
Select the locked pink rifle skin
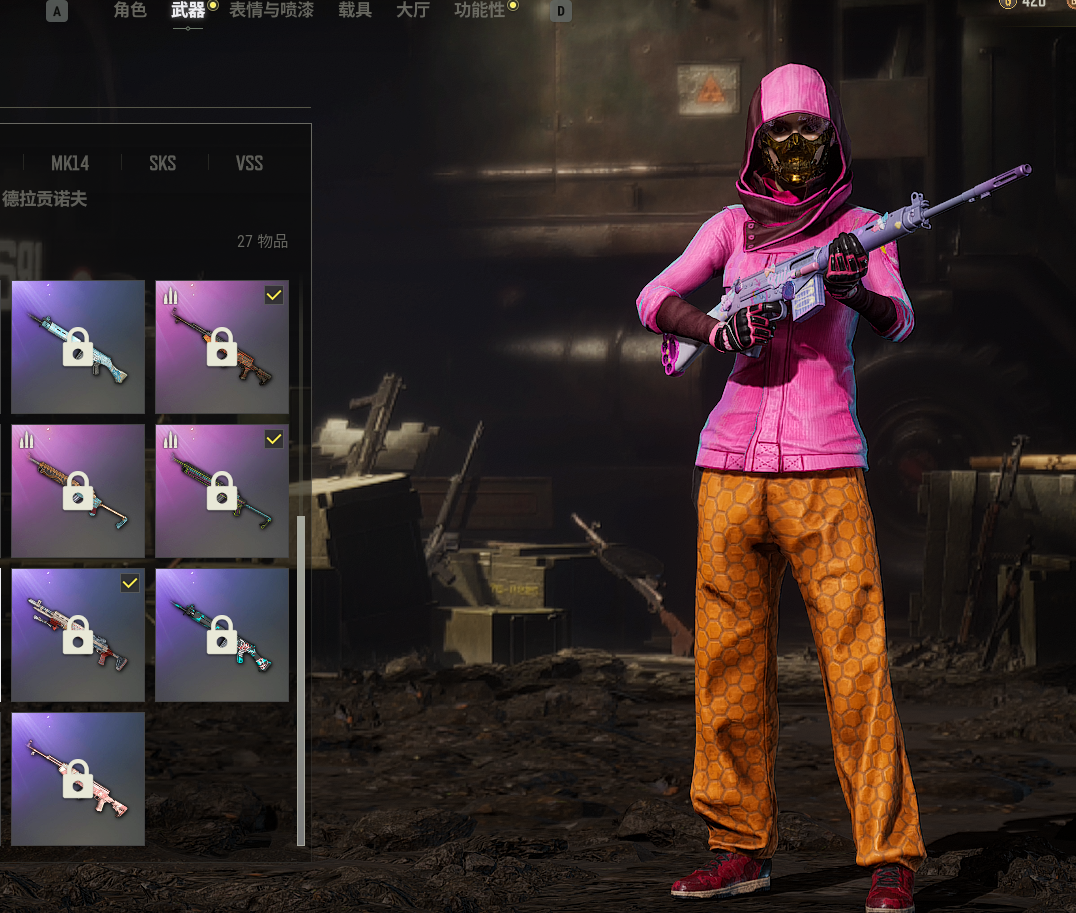click(x=78, y=779)
